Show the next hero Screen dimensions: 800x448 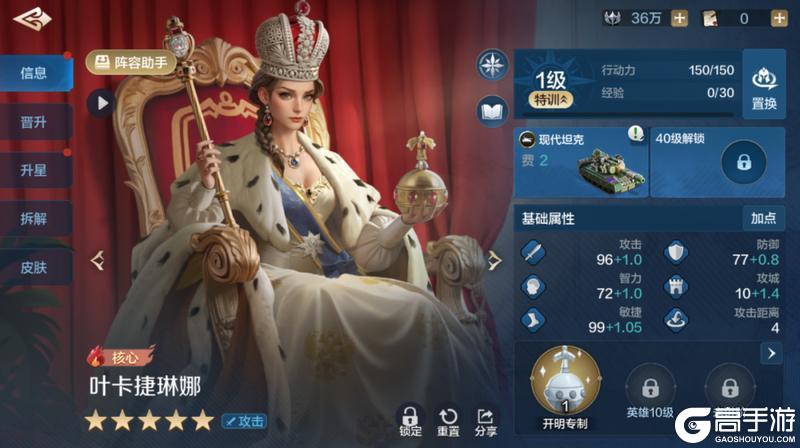493,261
